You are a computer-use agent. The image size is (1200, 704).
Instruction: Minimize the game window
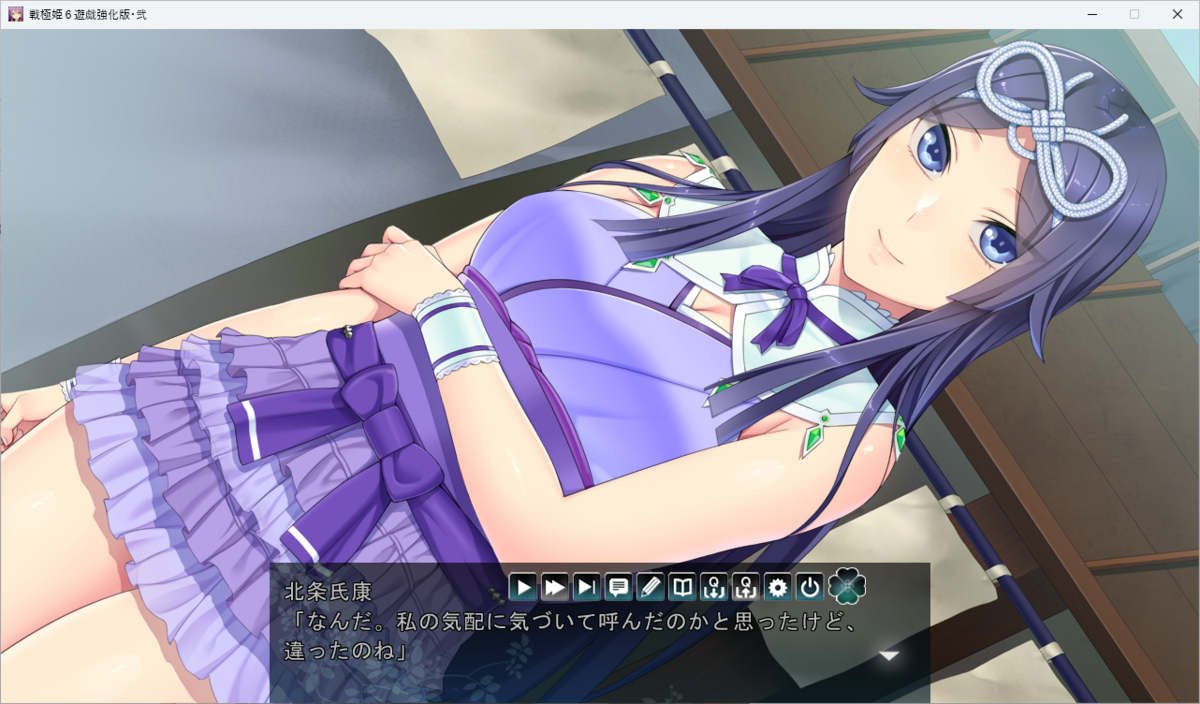tap(1089, 14)
